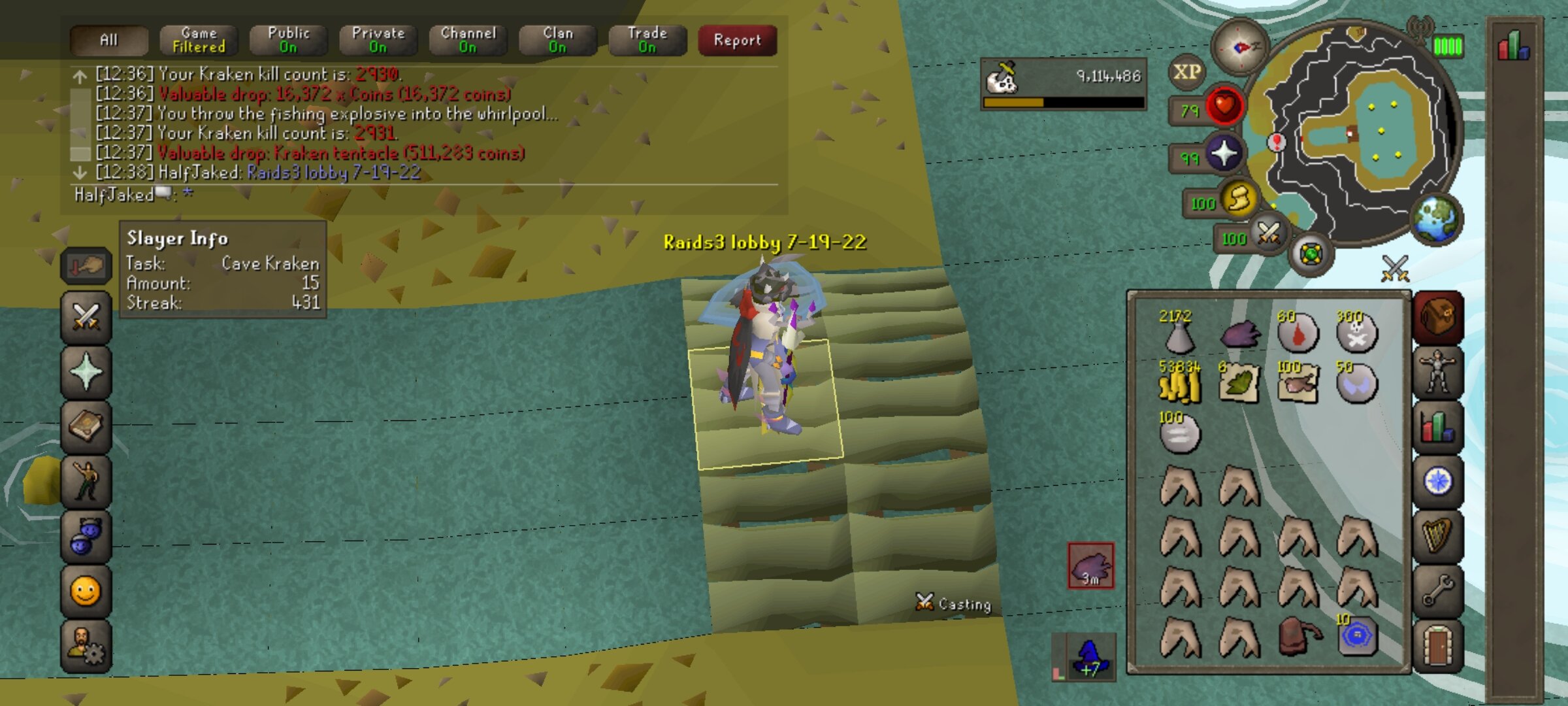
Task: Open the music harp tab
Action: (1437, 536)
